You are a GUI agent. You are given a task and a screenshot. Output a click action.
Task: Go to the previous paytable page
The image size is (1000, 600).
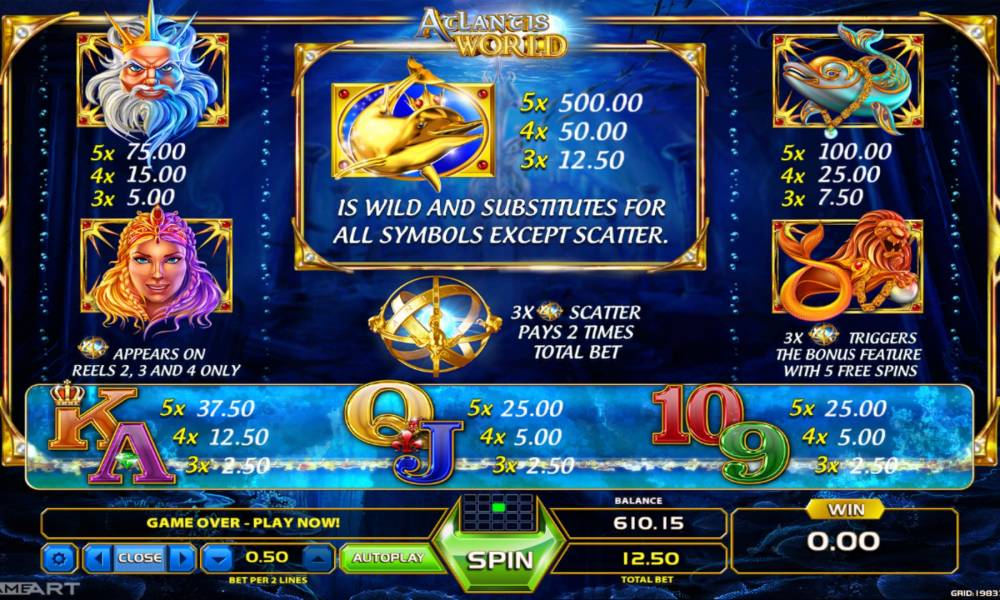coord(98,558)
